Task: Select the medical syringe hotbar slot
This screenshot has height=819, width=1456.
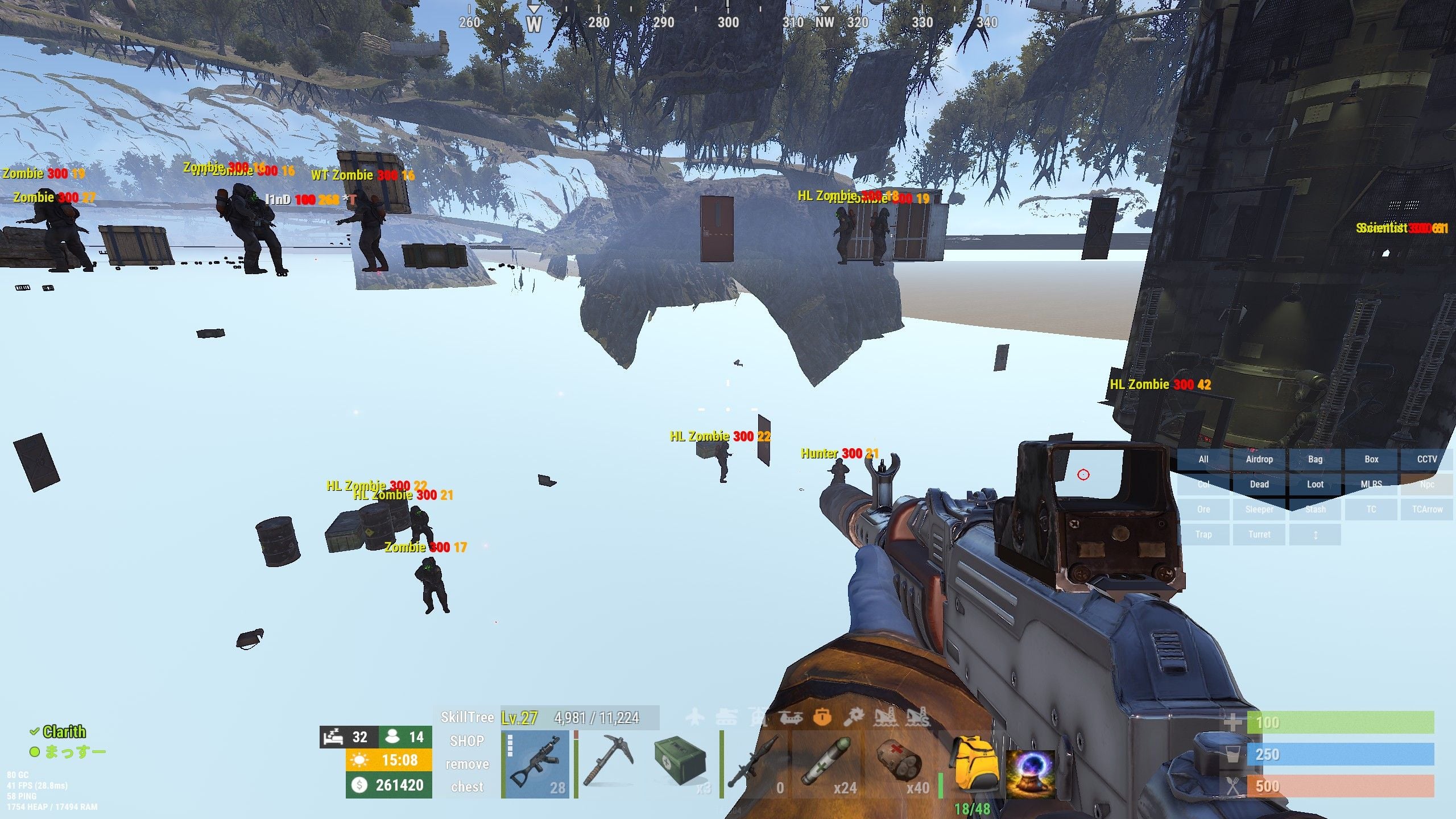Action: [826, 765]
